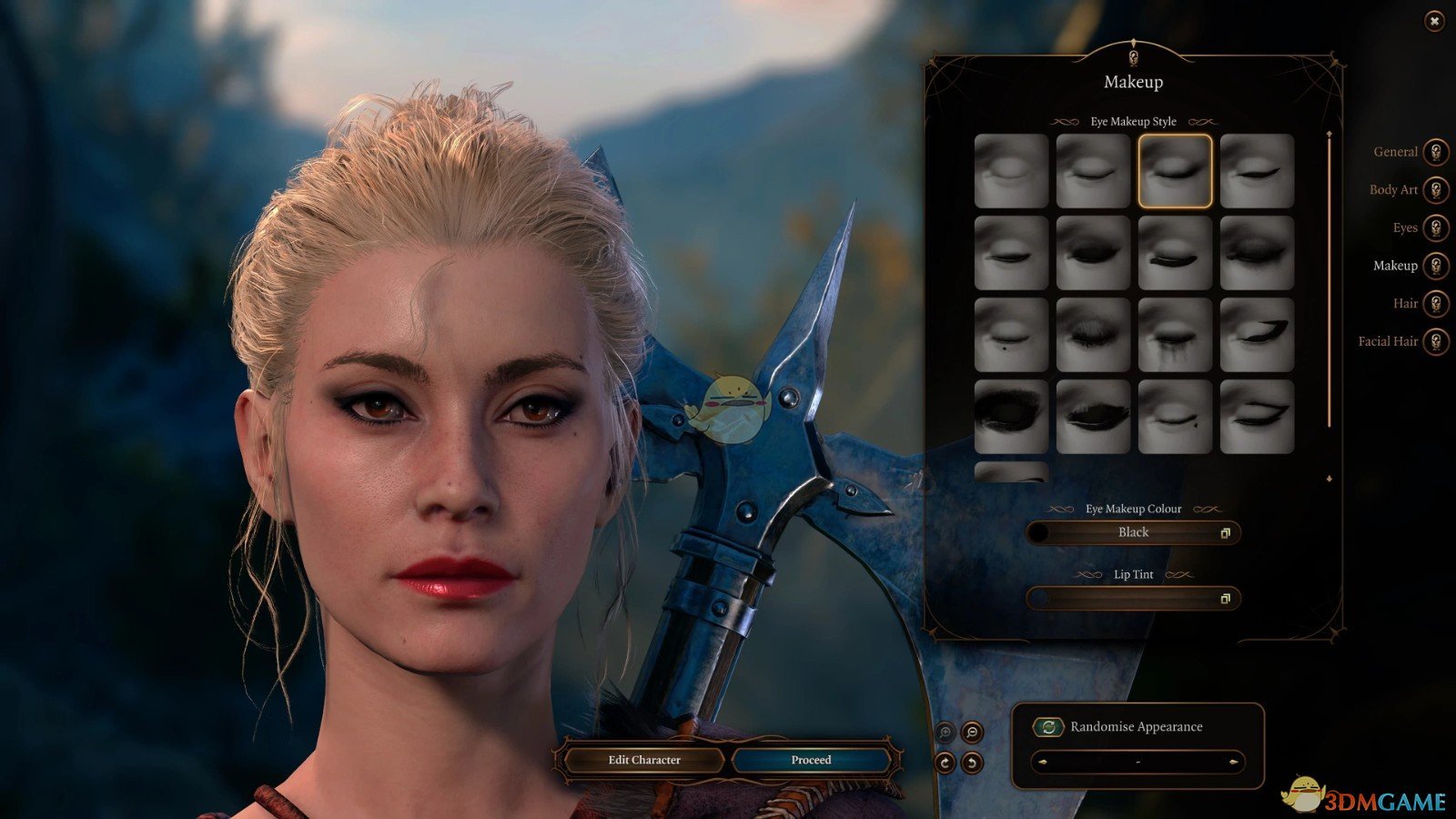Click the left arrow under Randomise Appearance
1456x819 pixels.
[x=1043, y=762]
